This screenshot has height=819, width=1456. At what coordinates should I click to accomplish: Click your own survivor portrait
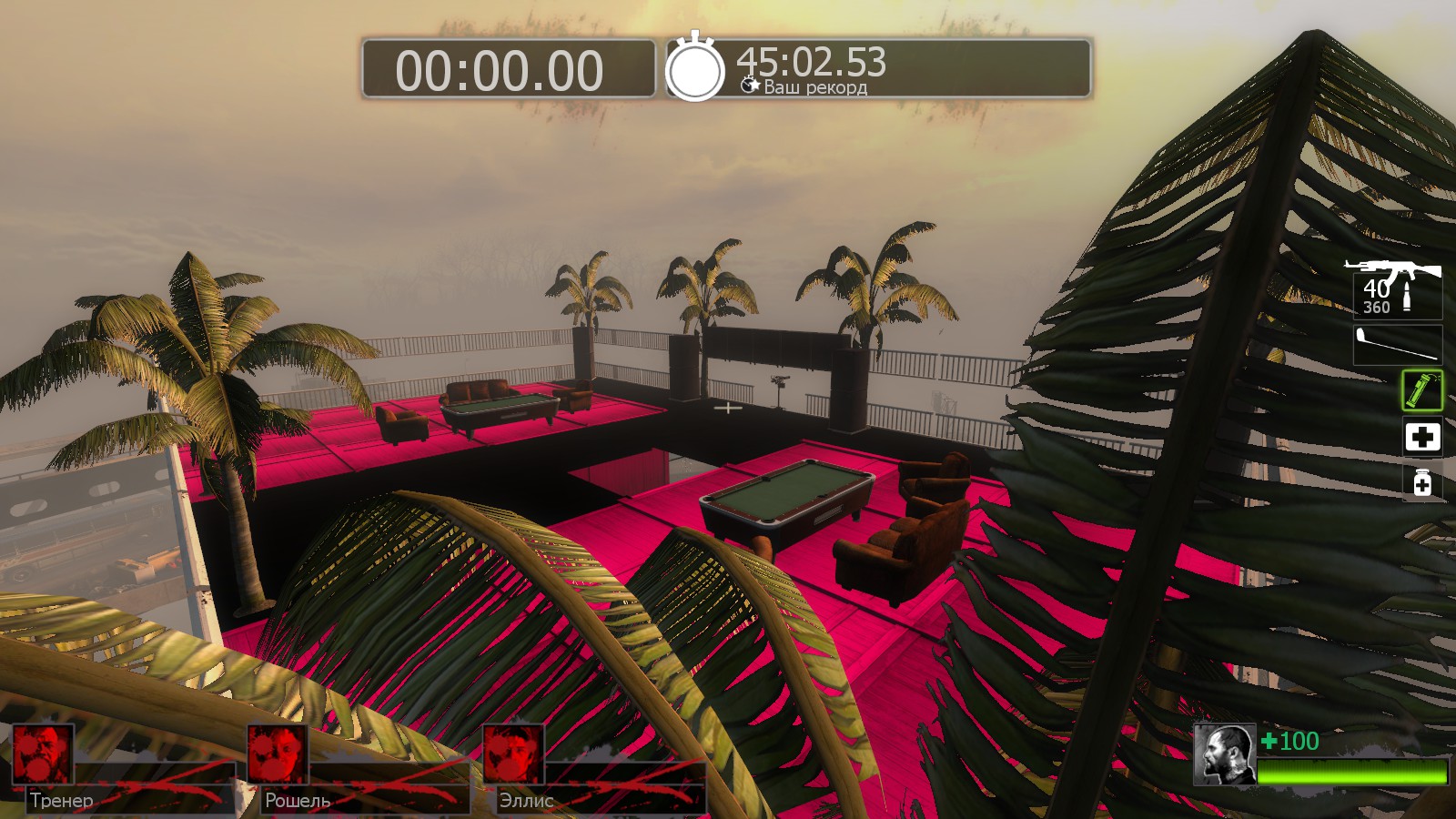[x=1224, y=754]
